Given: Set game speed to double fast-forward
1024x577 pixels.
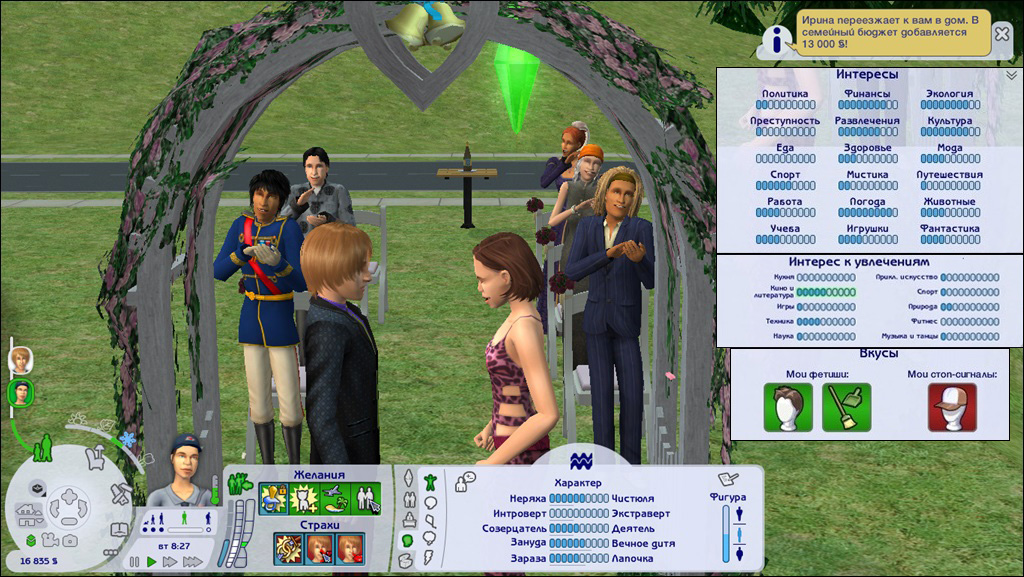Looking at the screenshot, I should click(x=171, y=562).
